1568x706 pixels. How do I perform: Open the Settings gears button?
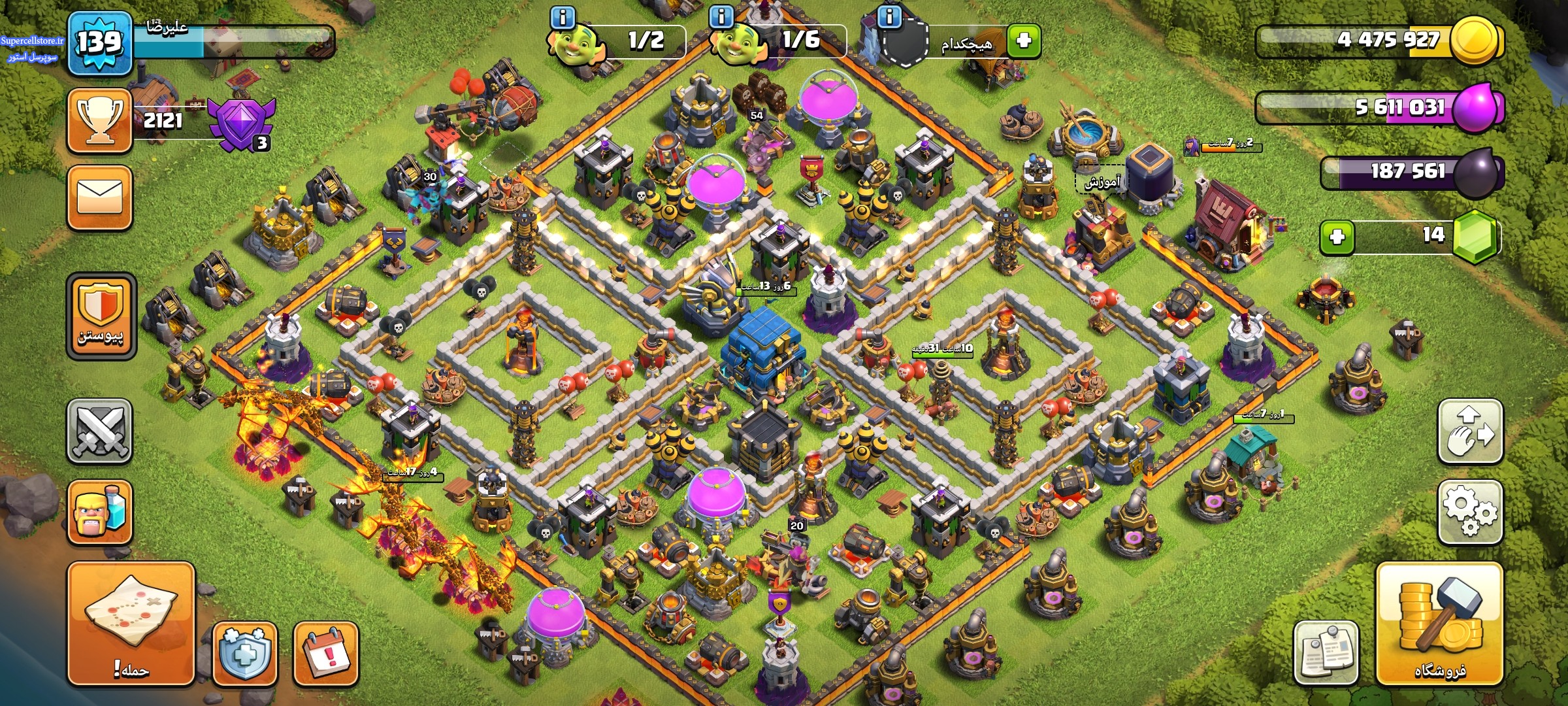click(x=1469, y=511)
